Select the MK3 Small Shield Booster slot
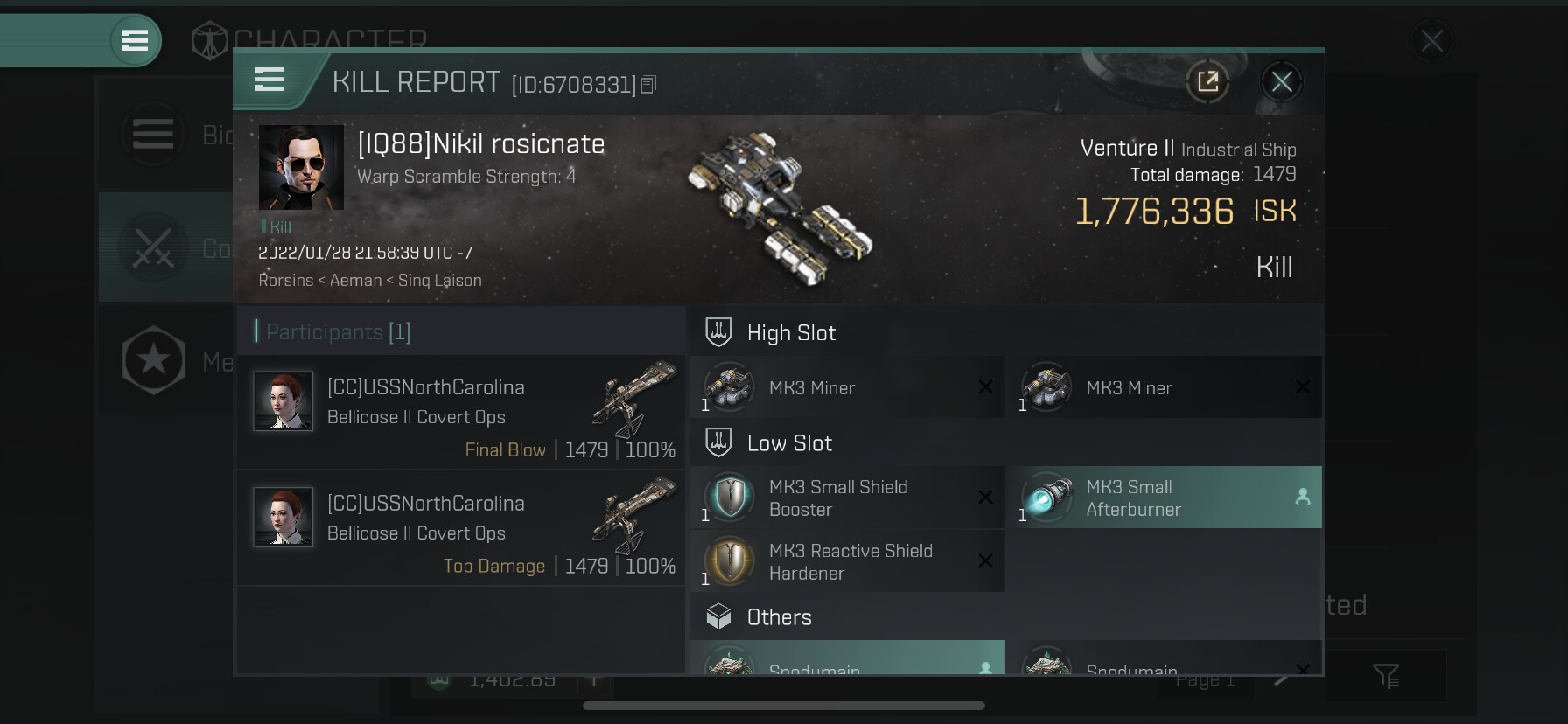1568x724 pixels. (x=847, y=498)
